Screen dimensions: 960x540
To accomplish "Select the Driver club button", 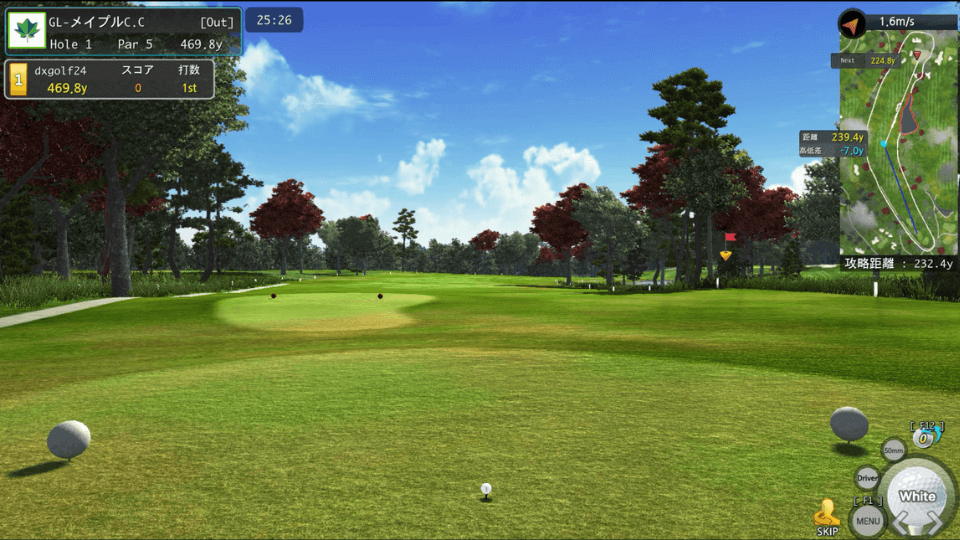I will [867, 479].
